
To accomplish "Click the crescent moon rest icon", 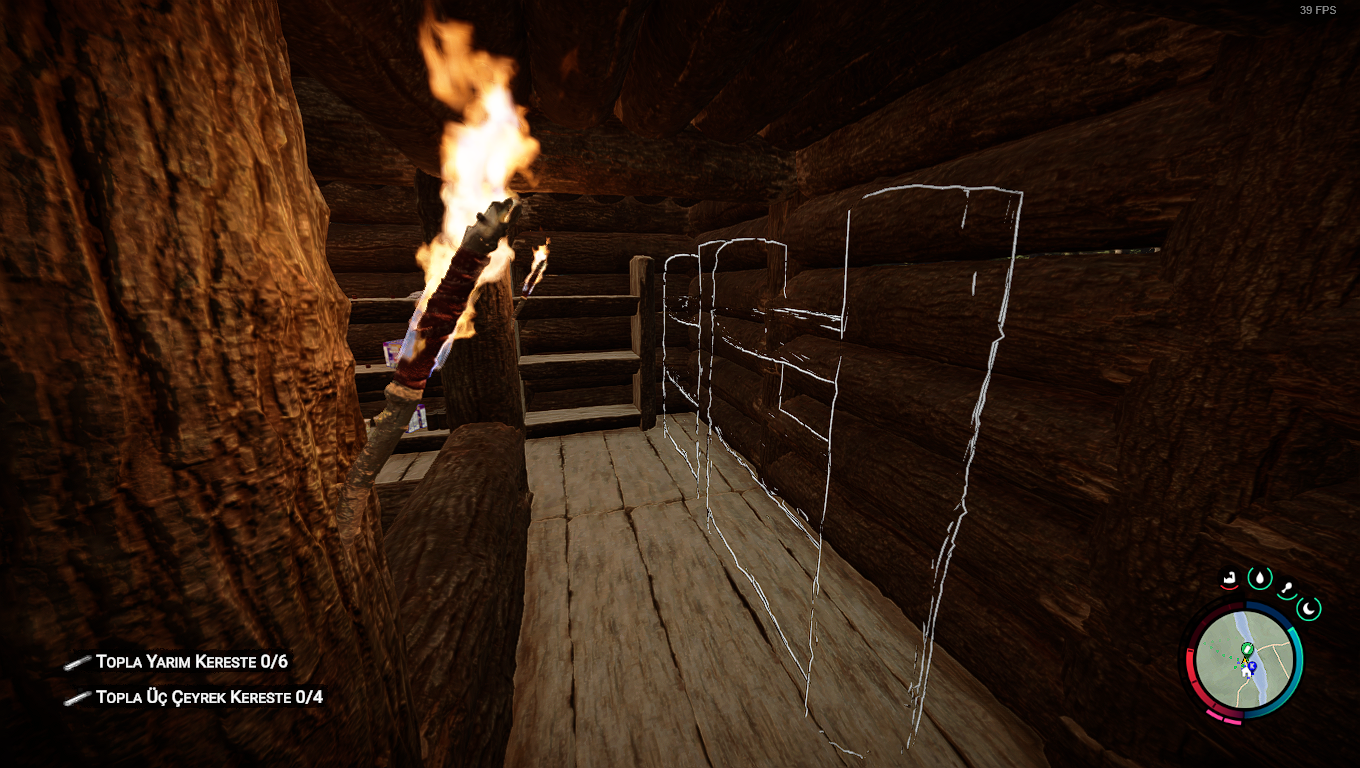I will click(x=1309, y=607).
